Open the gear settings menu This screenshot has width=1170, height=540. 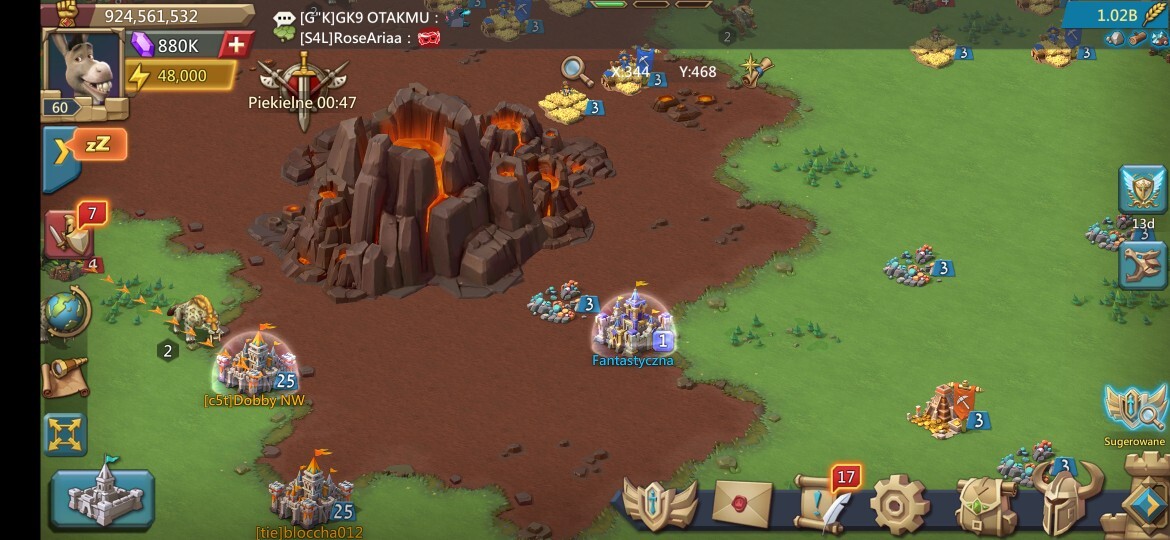tap(899, 504)
